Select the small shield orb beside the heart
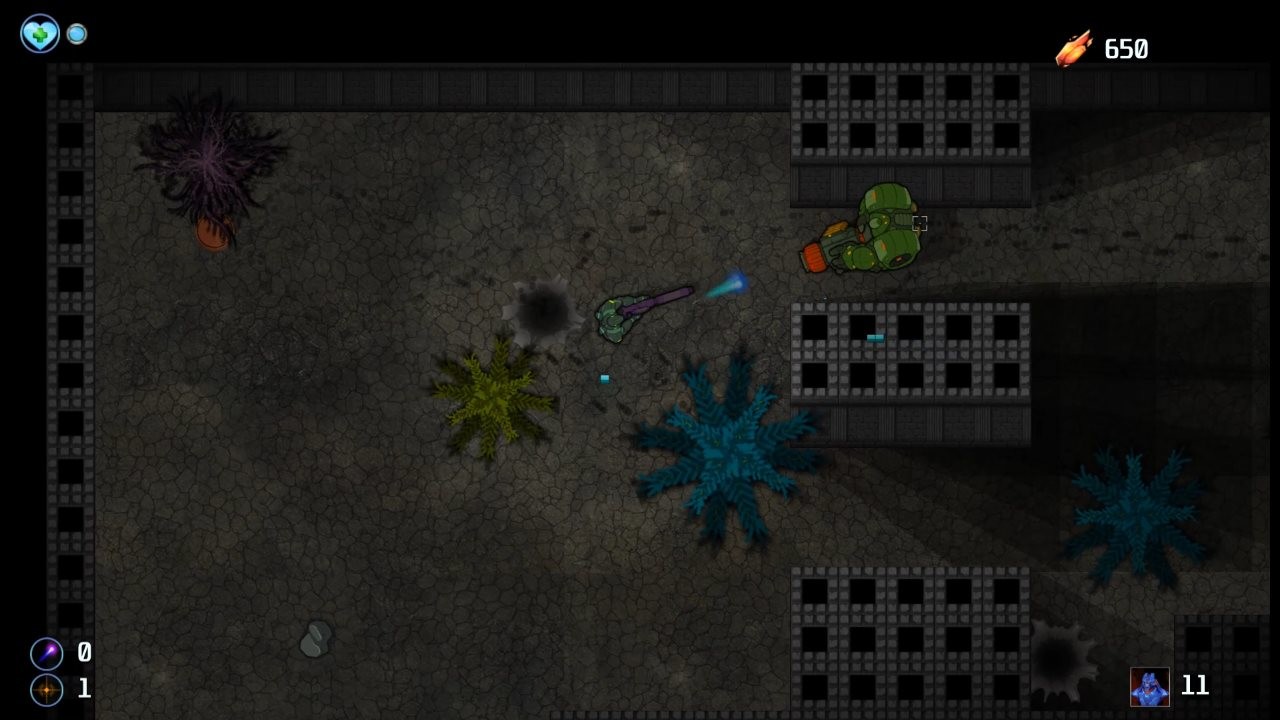Screen dimensions: 1280x720 pos(76,33)
